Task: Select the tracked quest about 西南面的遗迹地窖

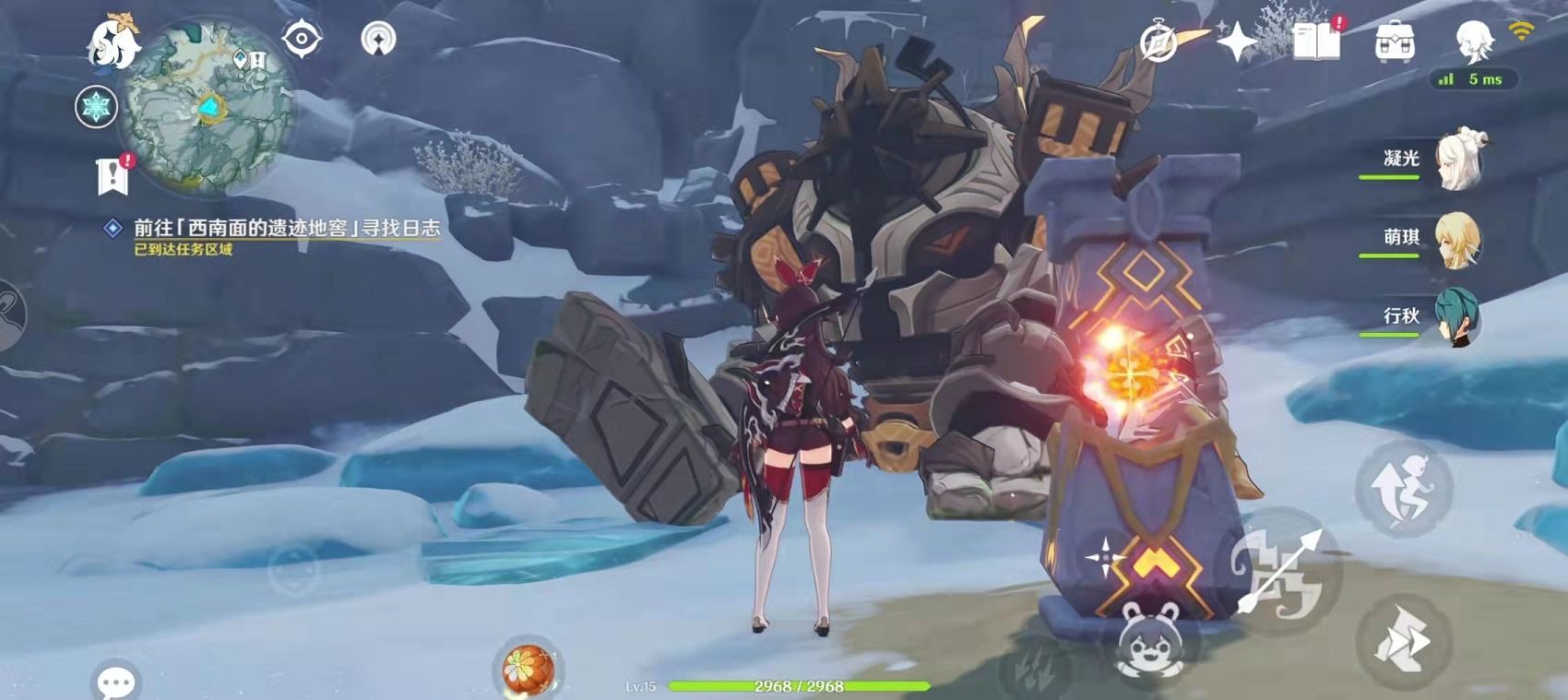Action: pyautogui.click(x=286, y=228)
